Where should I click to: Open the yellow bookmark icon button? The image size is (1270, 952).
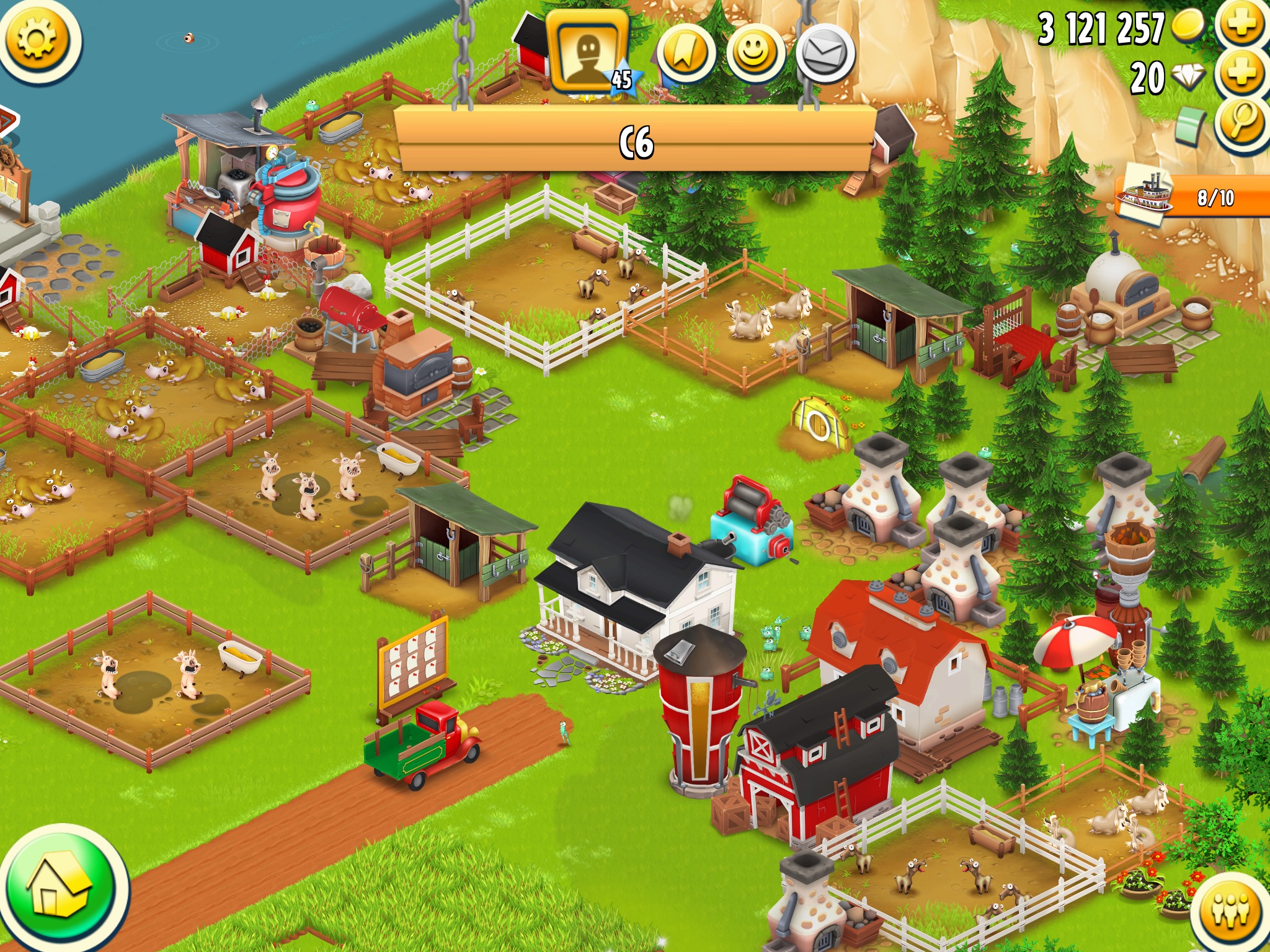click(x=685, y=54)
